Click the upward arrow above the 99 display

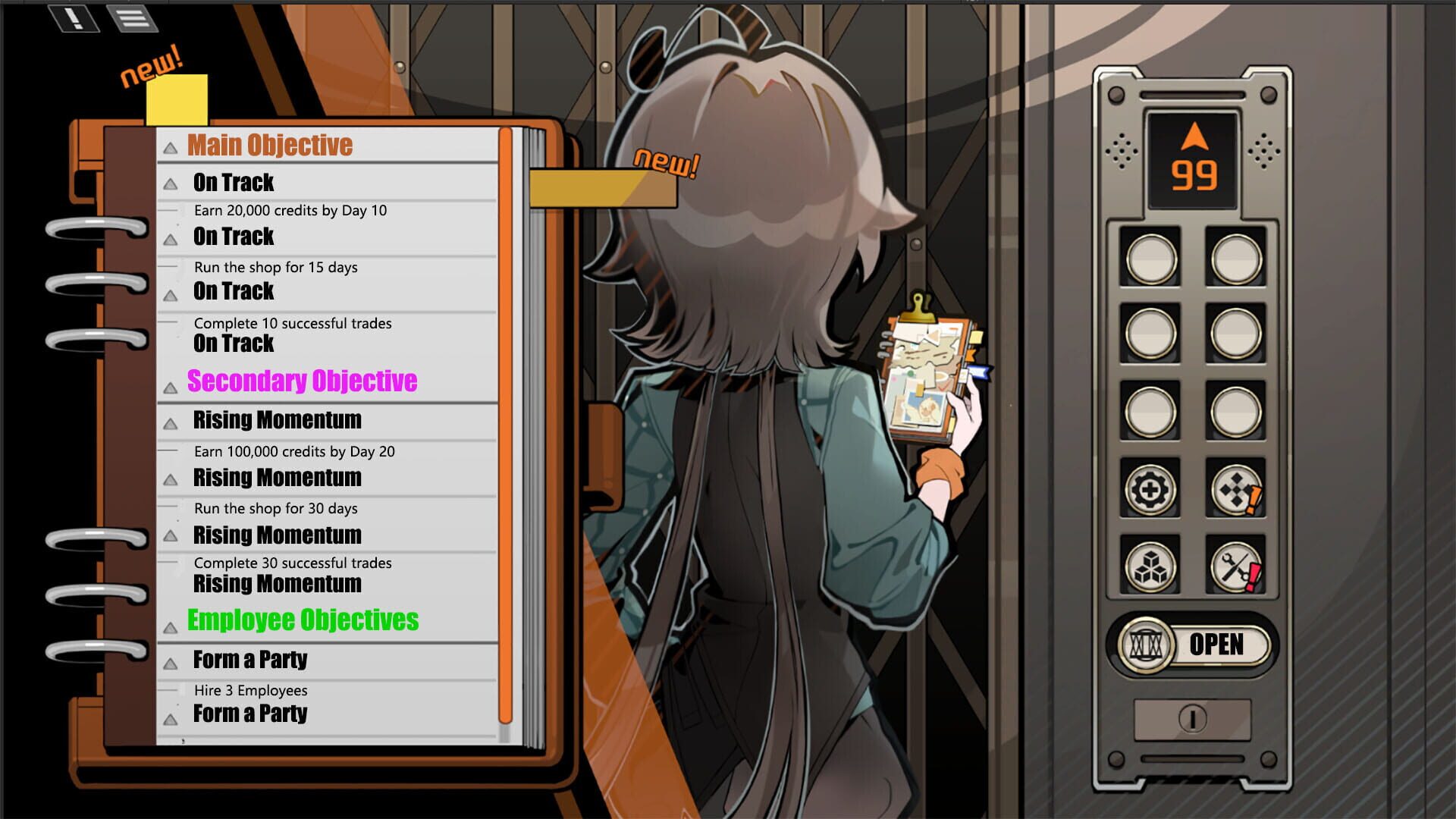(1194, 134)
